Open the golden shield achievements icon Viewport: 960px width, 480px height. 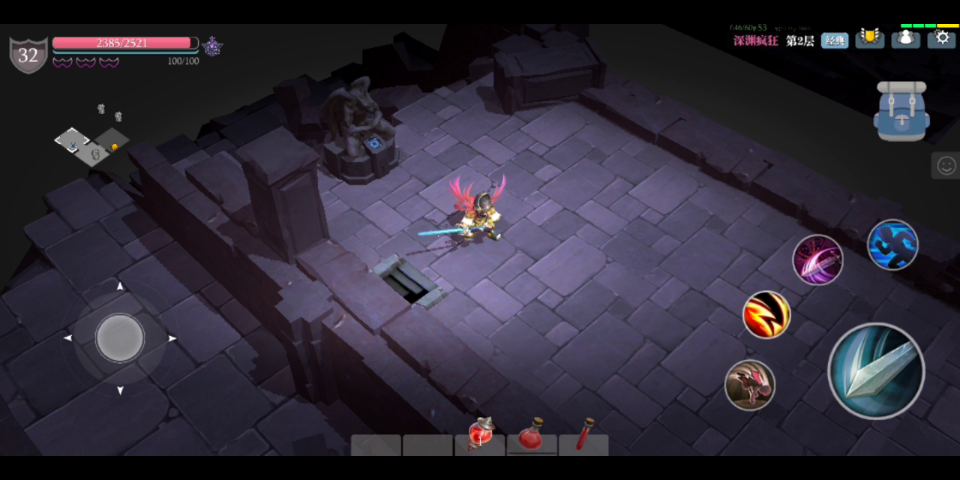tap(870, 39)
